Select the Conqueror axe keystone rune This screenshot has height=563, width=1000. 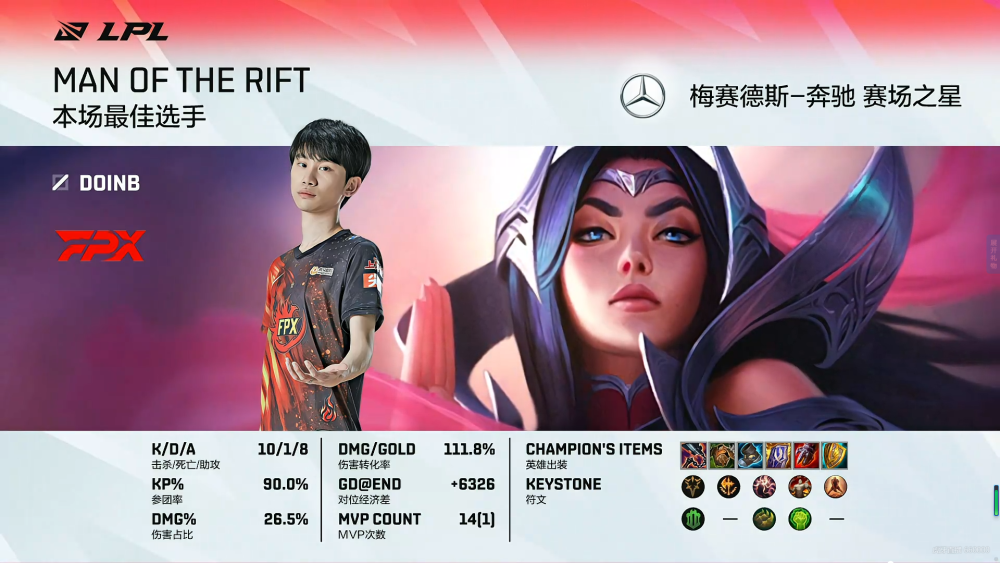729,487
